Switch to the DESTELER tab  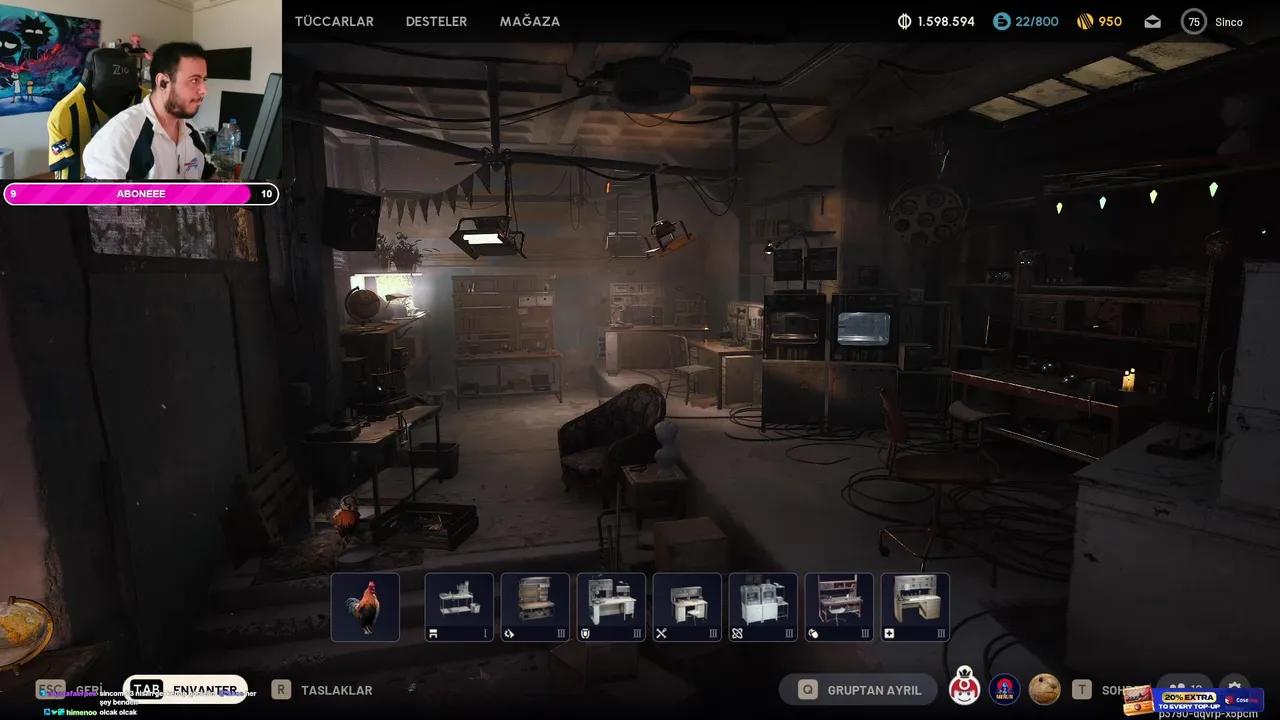(436, 21)
